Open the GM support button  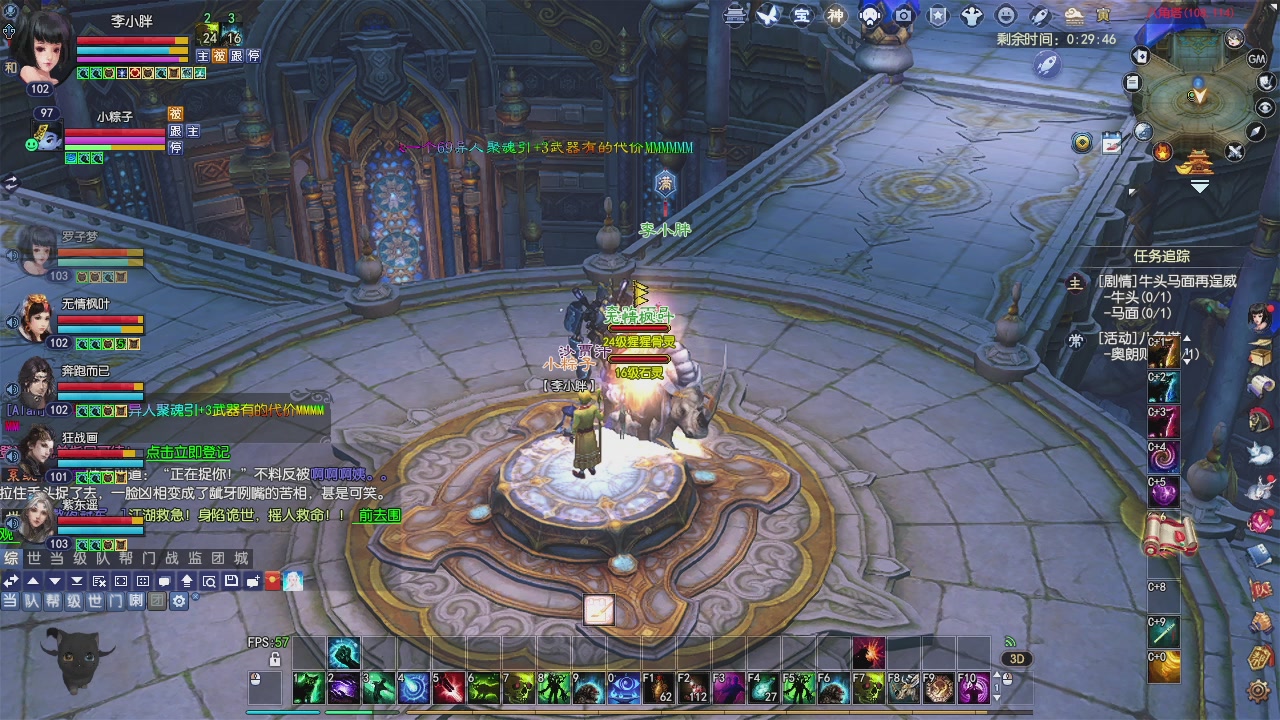pos(1257,59)
